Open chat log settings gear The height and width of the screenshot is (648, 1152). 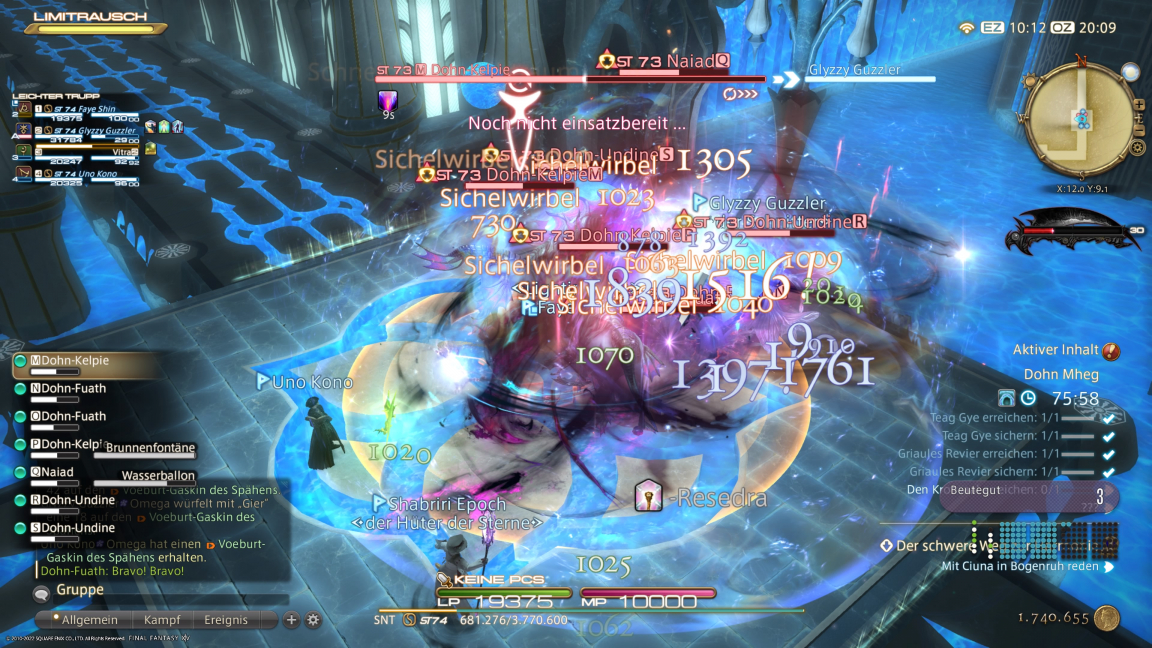click(312, 620)
